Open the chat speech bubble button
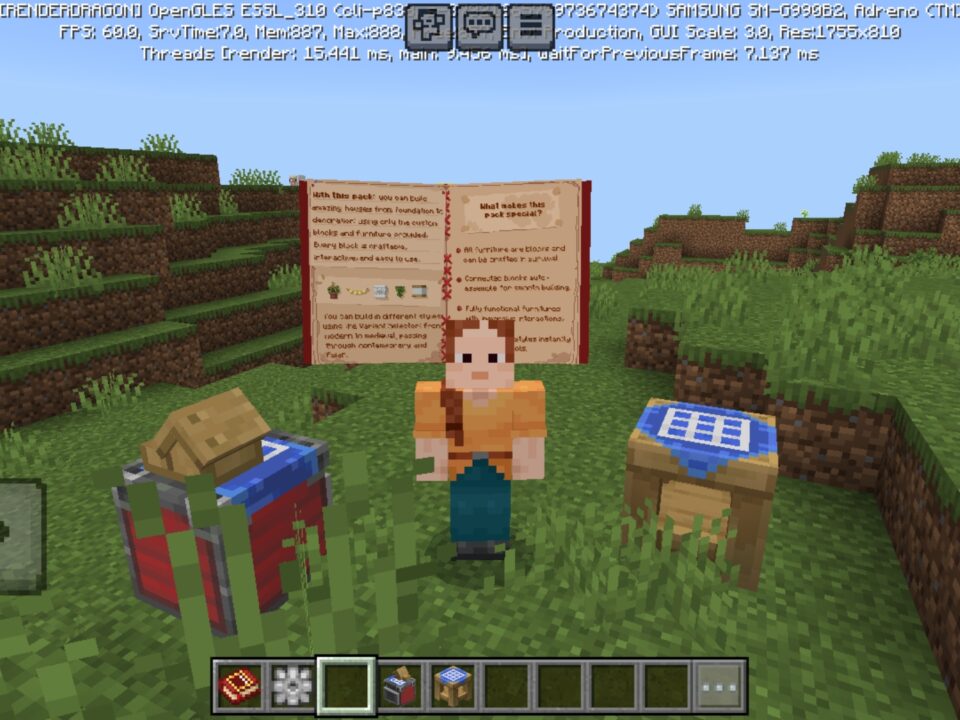This screenshot has width=960, height=720. 481,26
